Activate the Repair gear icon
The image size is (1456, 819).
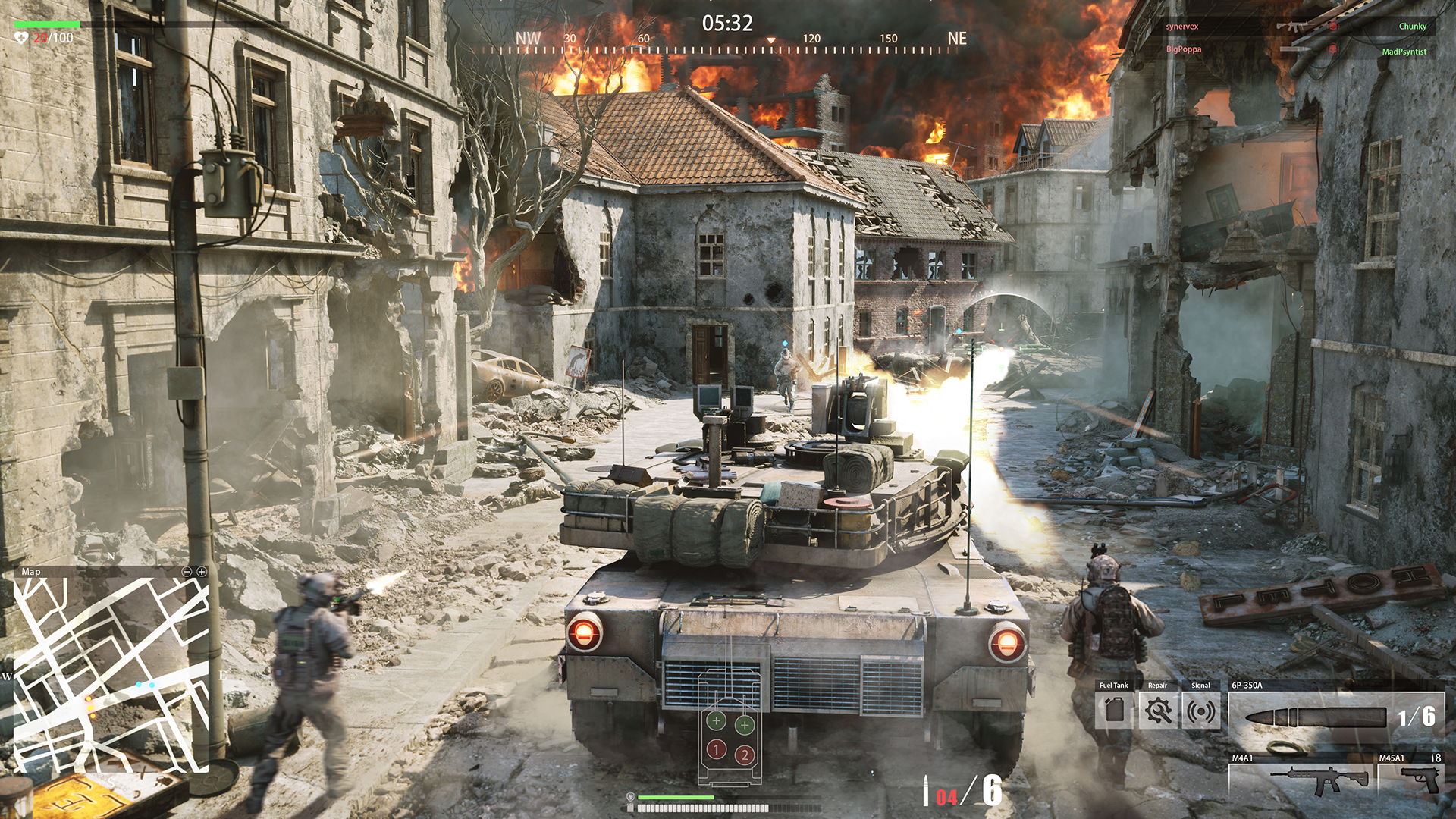[x=1158, y=711]
